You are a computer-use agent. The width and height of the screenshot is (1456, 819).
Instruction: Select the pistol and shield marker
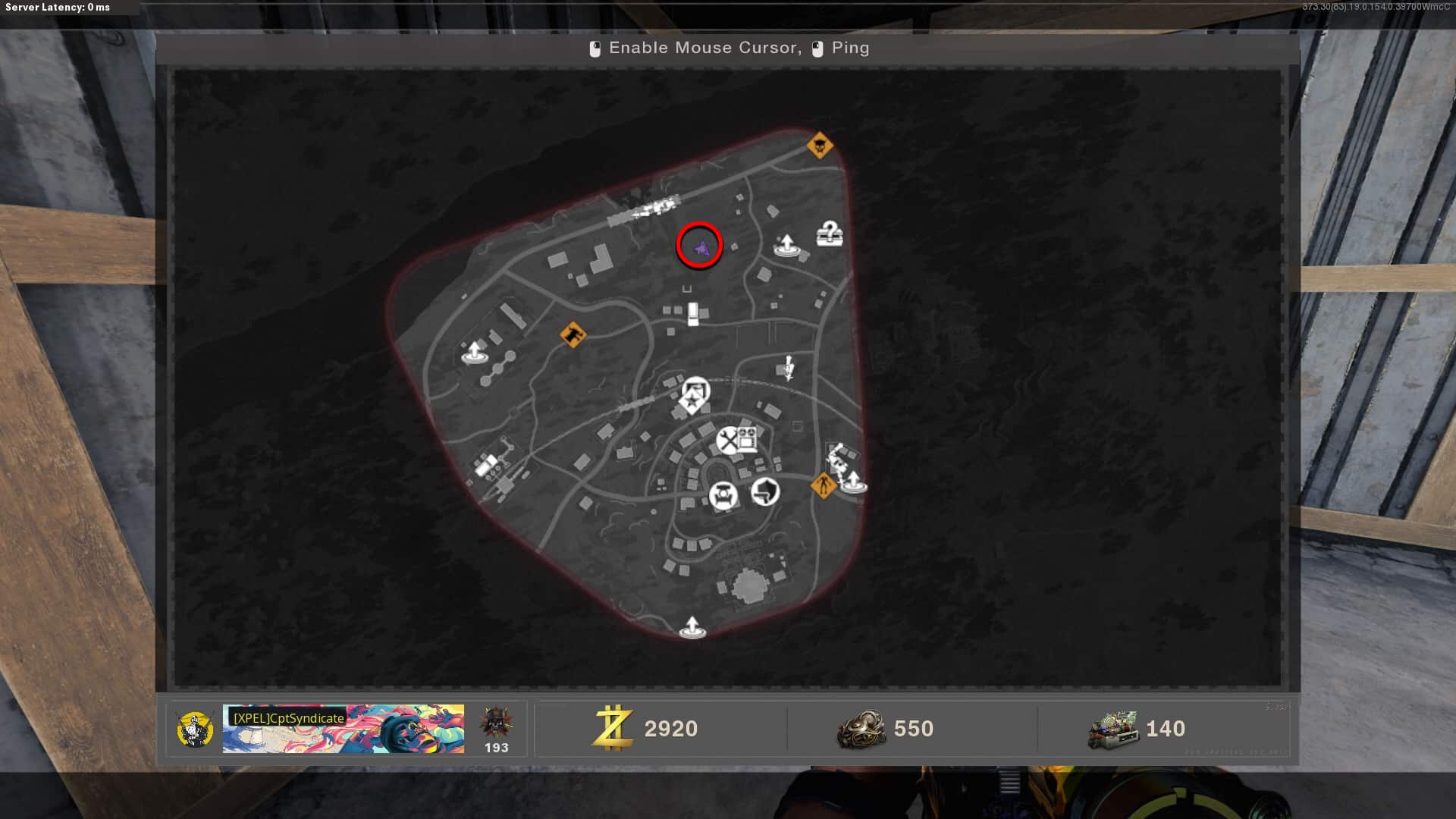[765, 491]
